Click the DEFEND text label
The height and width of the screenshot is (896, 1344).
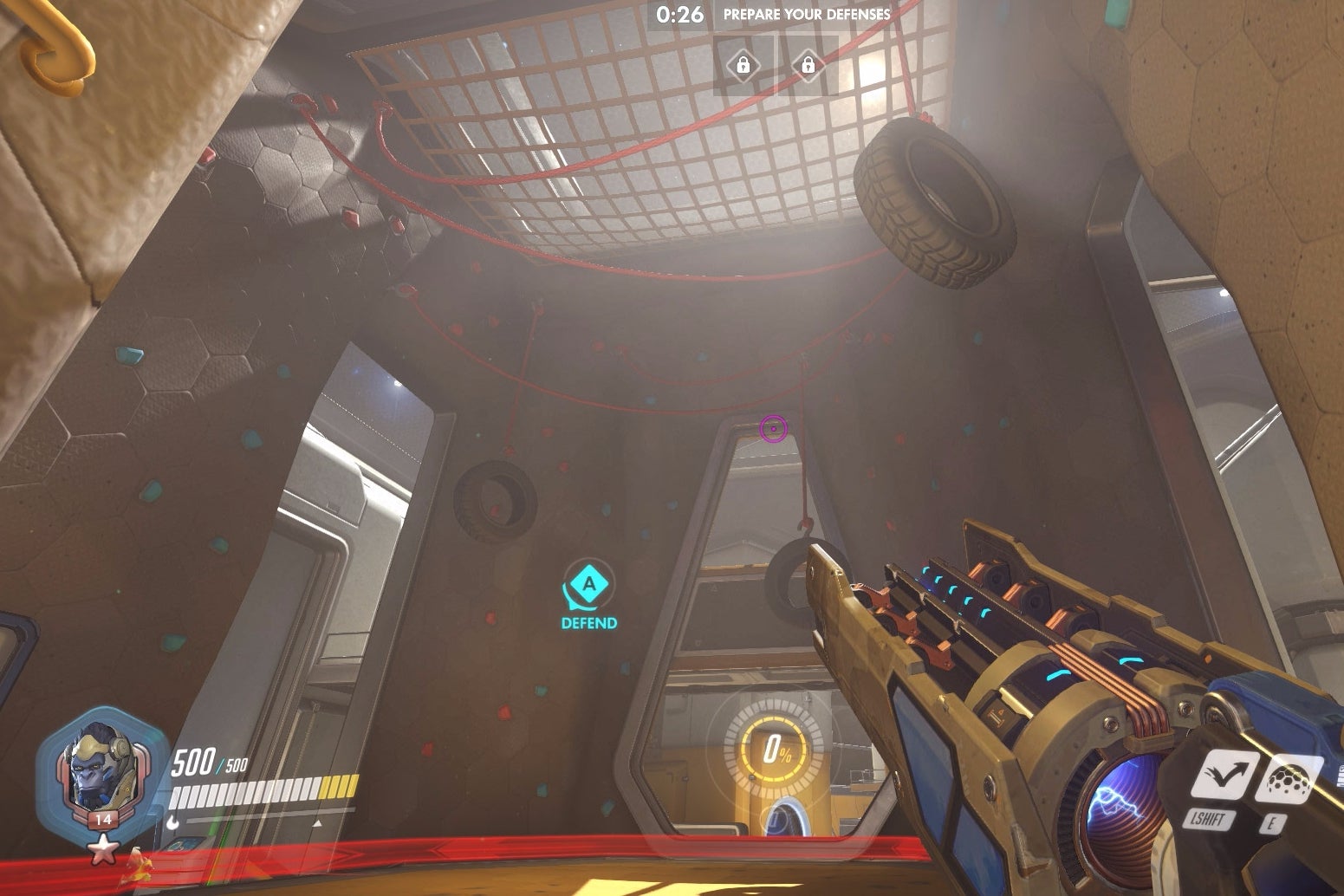[x=588, y=621]
